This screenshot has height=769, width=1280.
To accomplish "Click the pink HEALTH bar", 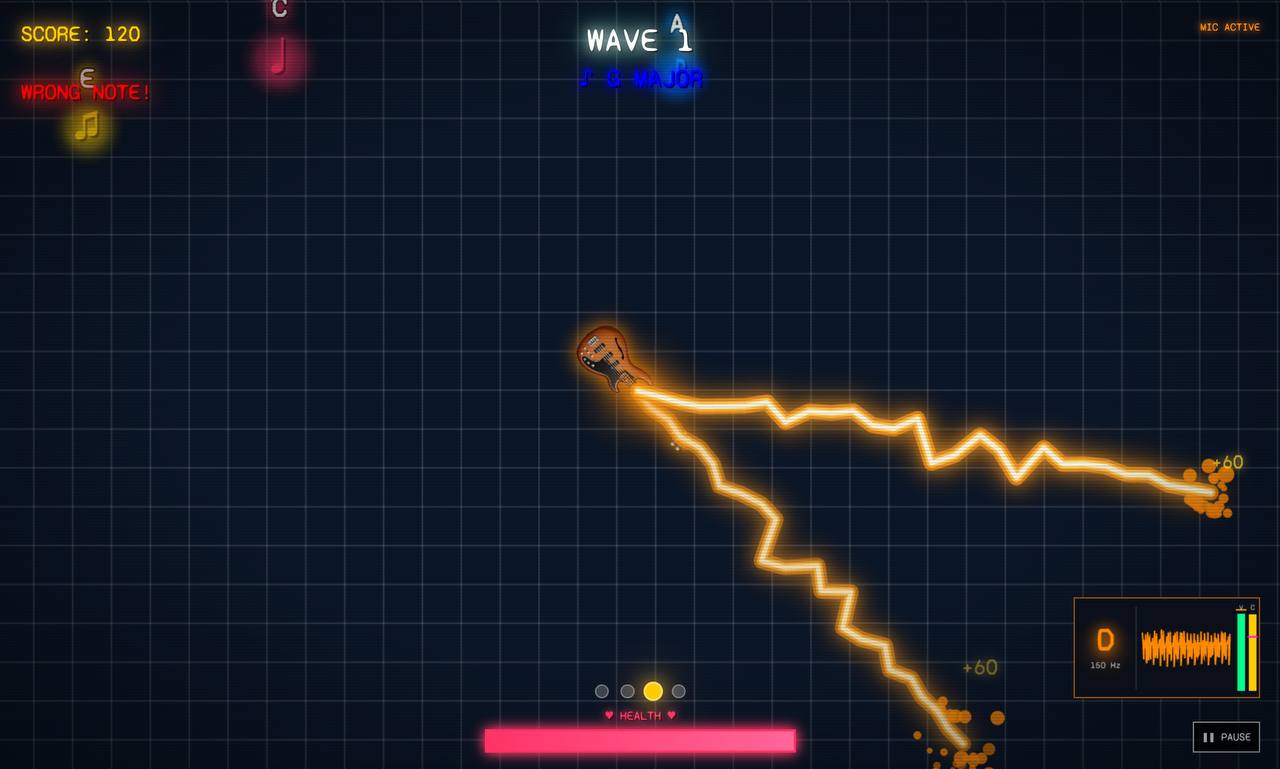I will 639,740.
